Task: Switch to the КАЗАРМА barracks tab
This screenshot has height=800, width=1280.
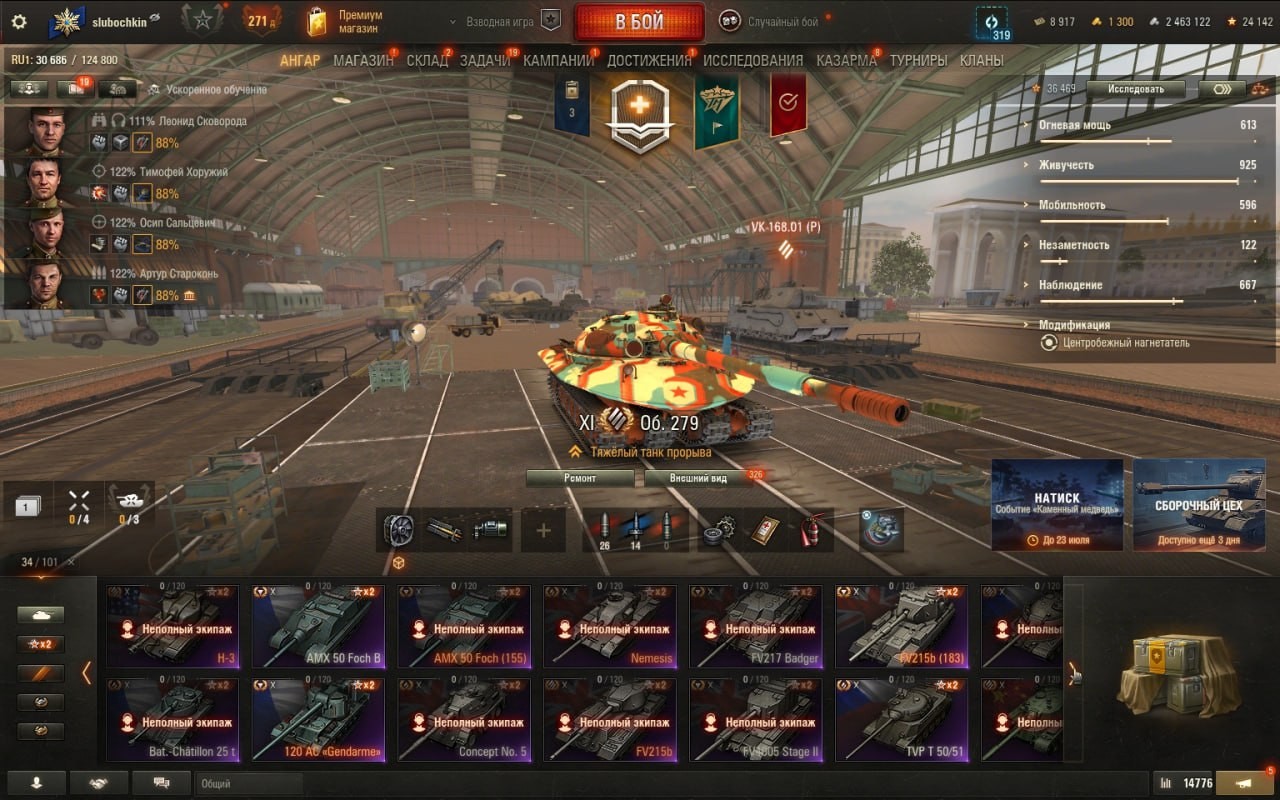Action: pos(846,60)
